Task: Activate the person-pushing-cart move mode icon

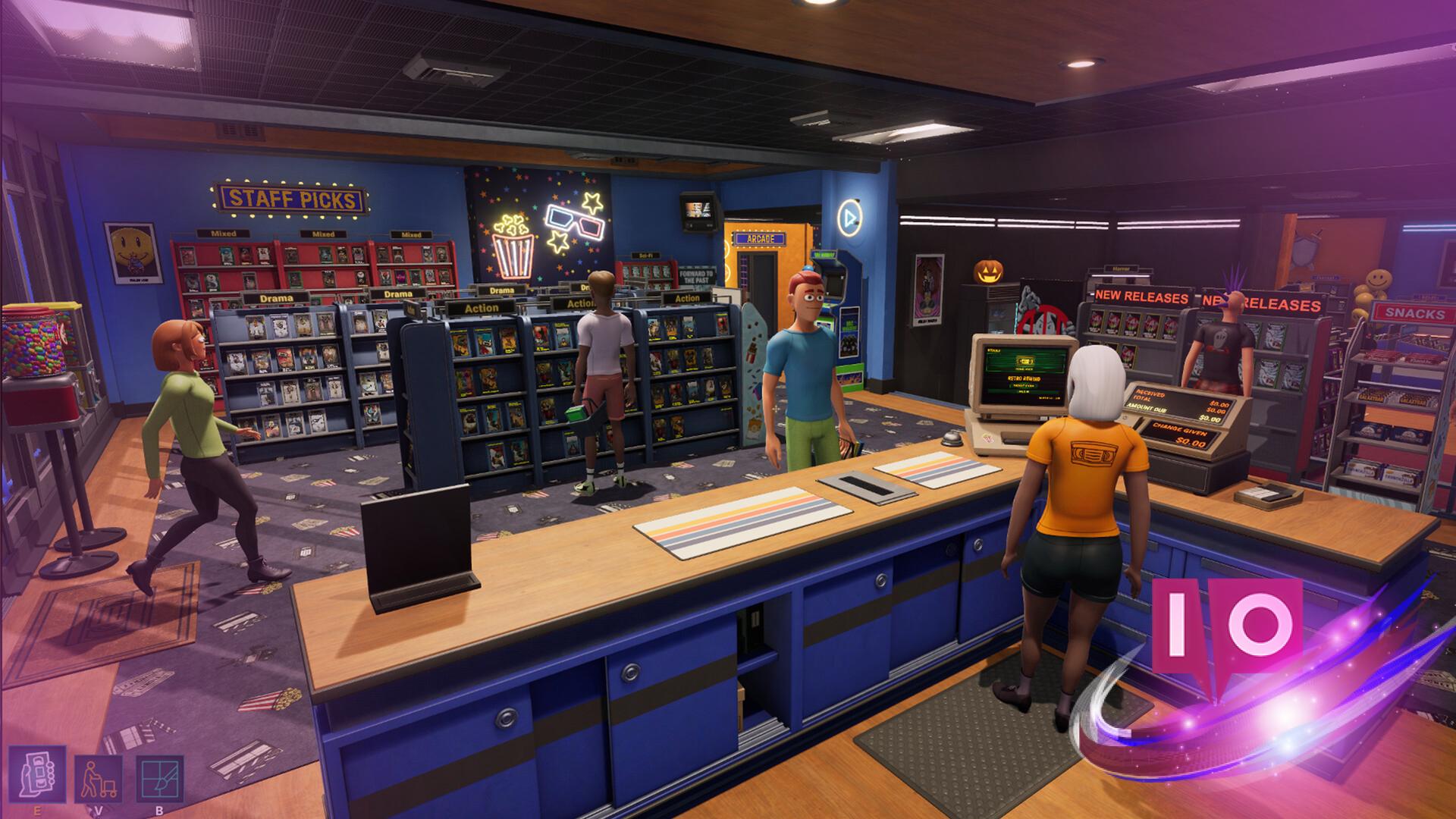Action: 99,779
